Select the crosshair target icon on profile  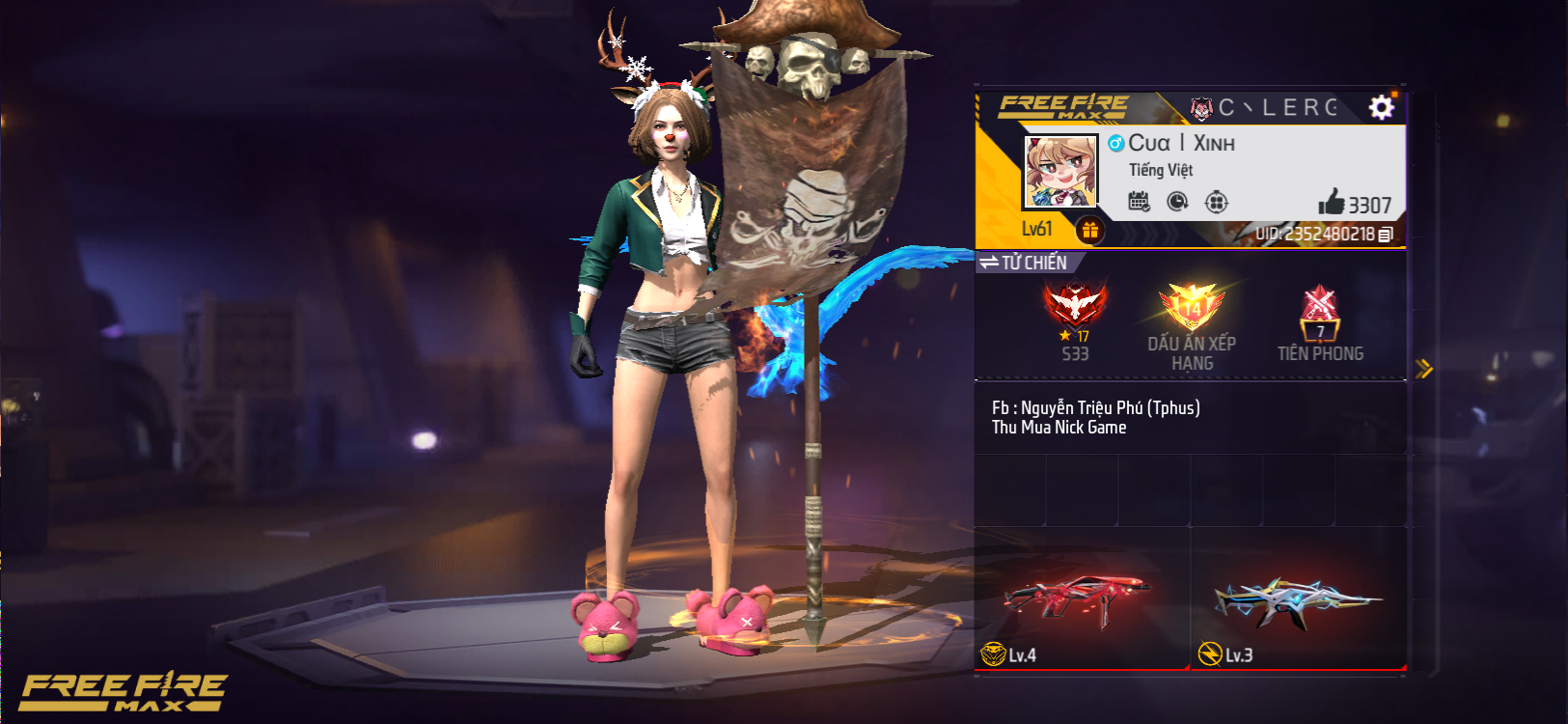click(1217, 200)
